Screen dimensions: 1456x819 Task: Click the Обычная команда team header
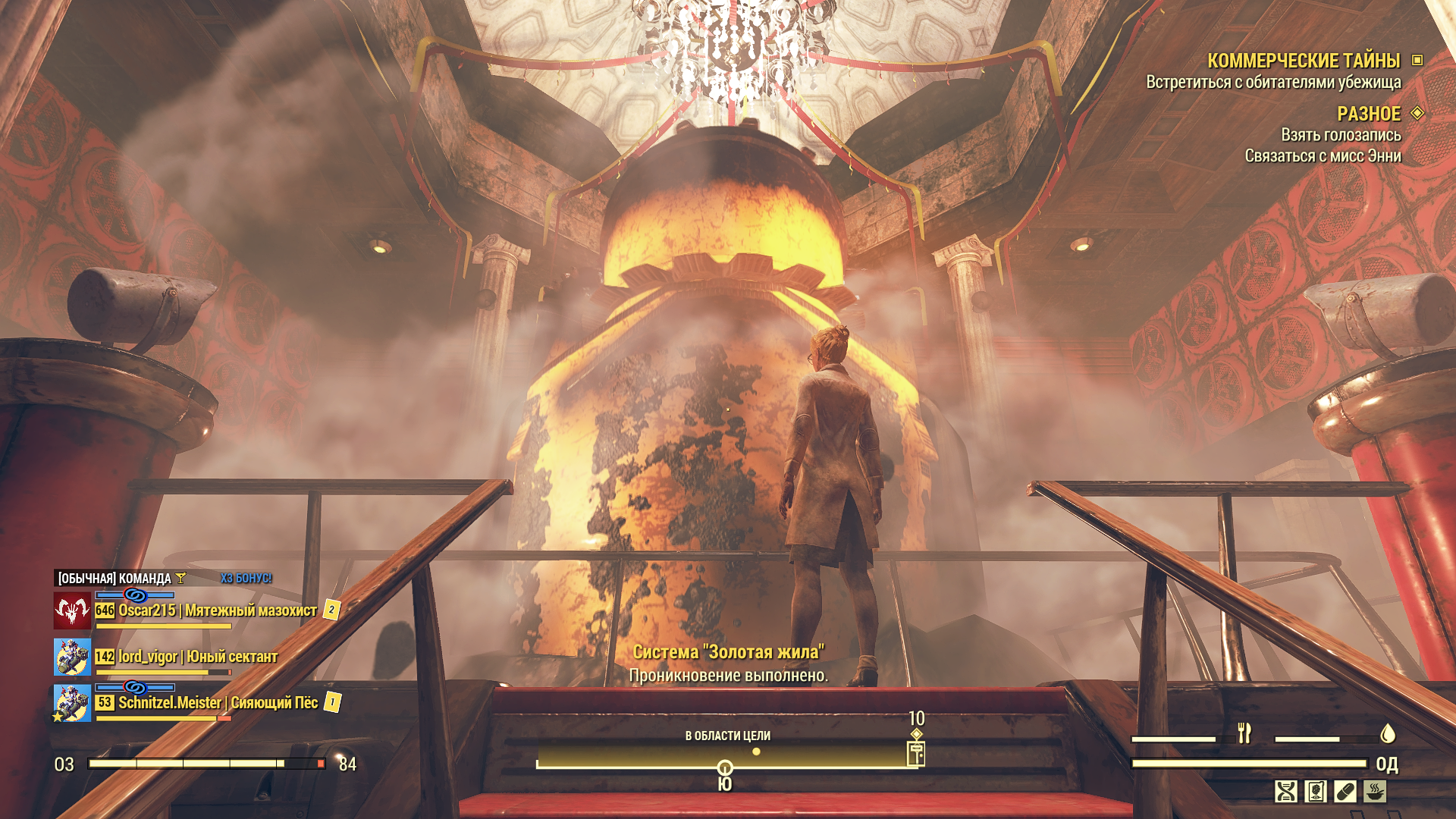click(115, 579)
